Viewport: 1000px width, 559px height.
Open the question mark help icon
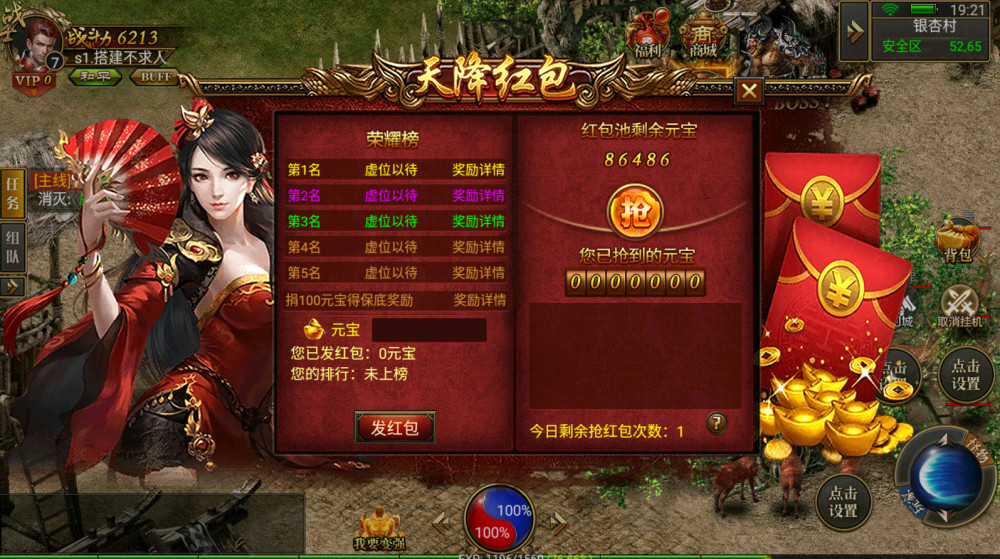[x=716, y=423]
